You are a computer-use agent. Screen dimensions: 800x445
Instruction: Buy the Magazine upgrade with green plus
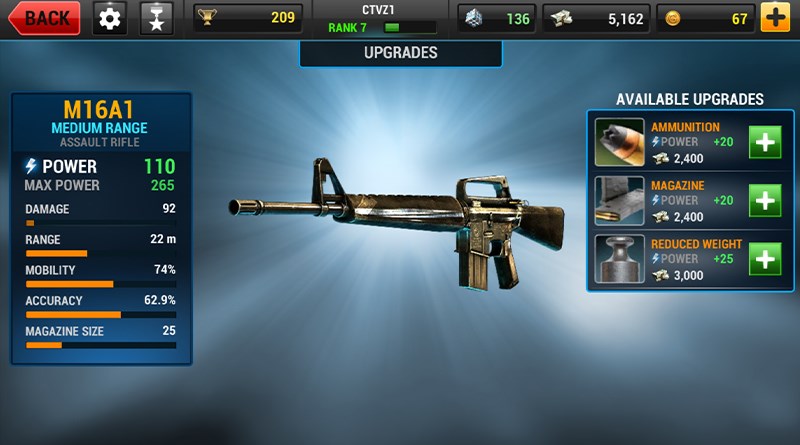[766, 201]
